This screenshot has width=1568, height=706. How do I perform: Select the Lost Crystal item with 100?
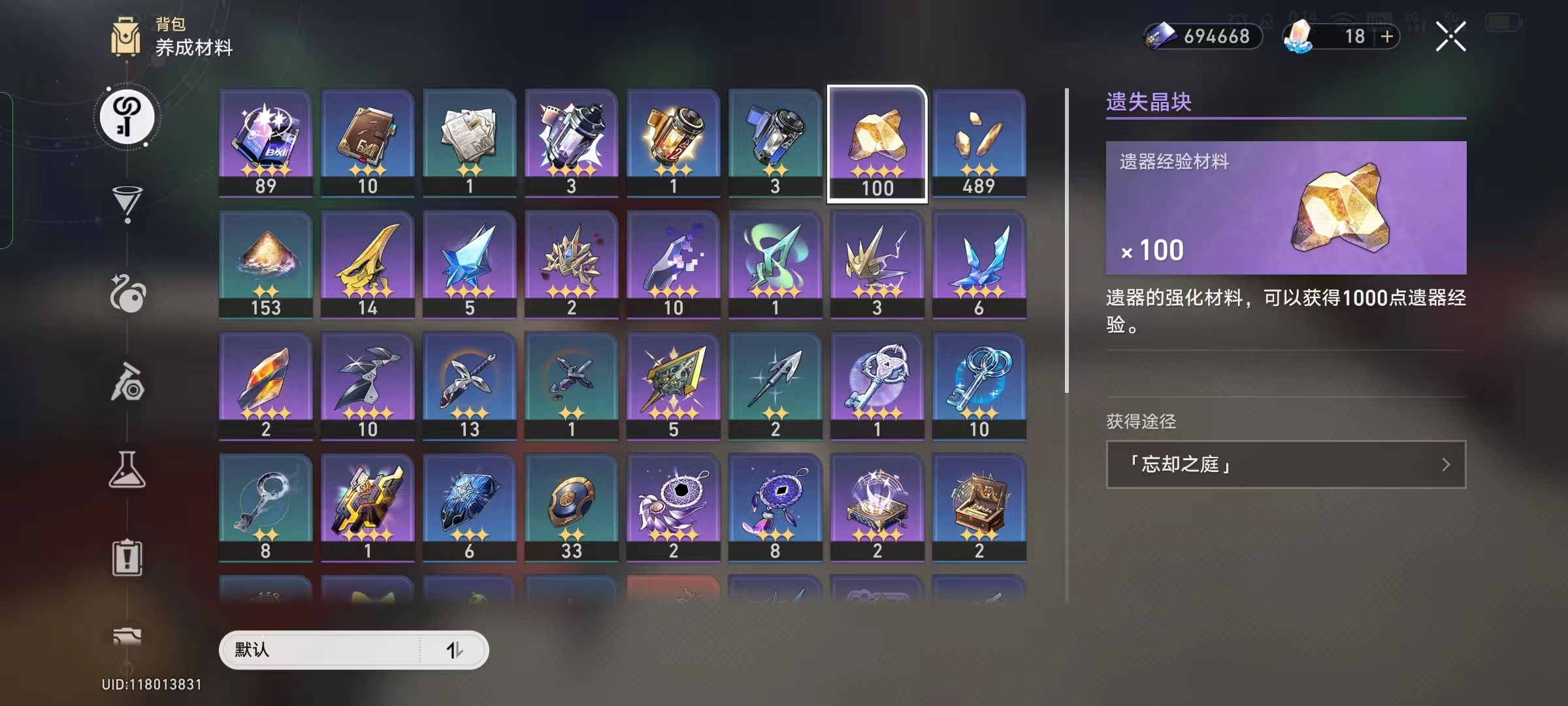pyautogui.click(x=877, y=144)
